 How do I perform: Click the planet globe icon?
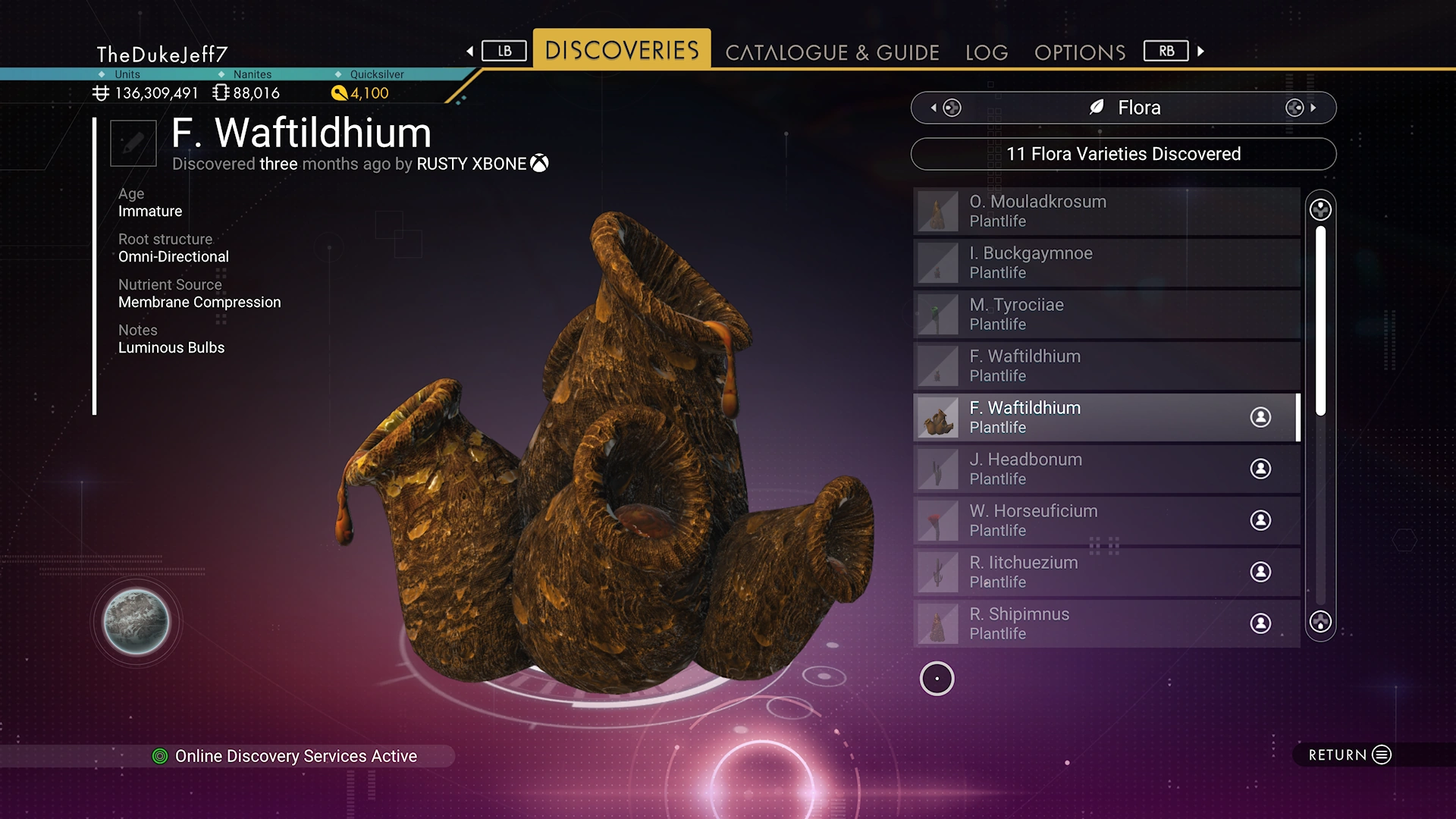[136, 622]
